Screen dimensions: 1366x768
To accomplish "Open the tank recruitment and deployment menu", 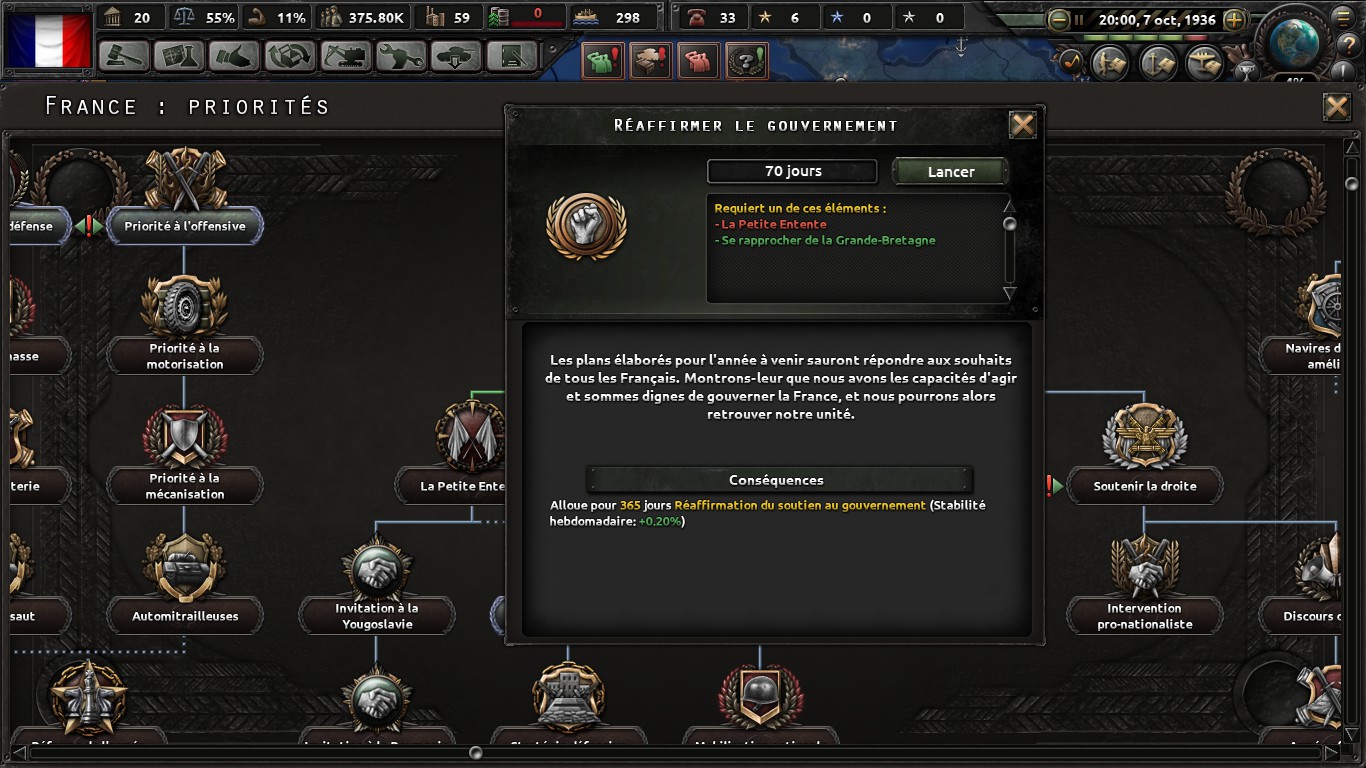I will tap(456, 56).
